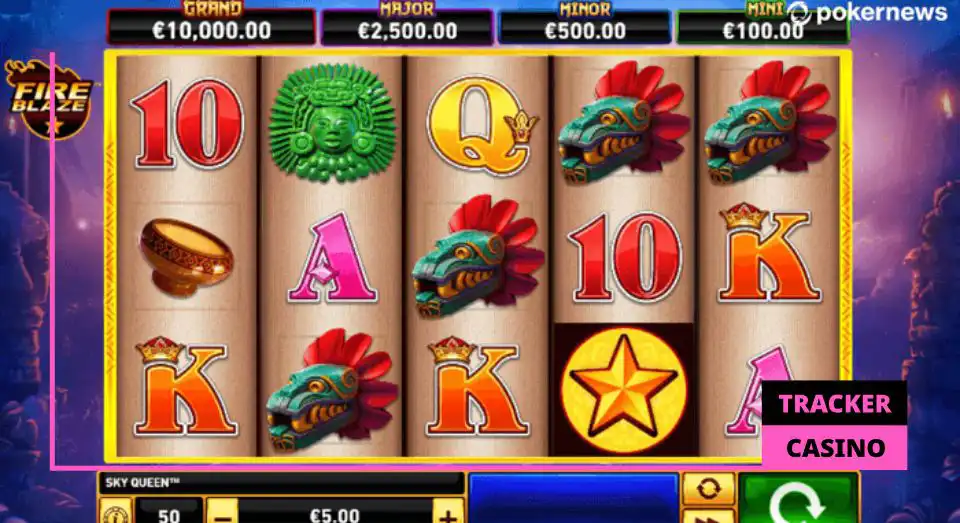The height and width of the screenshot is (523, 960).
Task: Click the Tracker Casino badge
Action: pyautogui.click(x=834, y=425)
